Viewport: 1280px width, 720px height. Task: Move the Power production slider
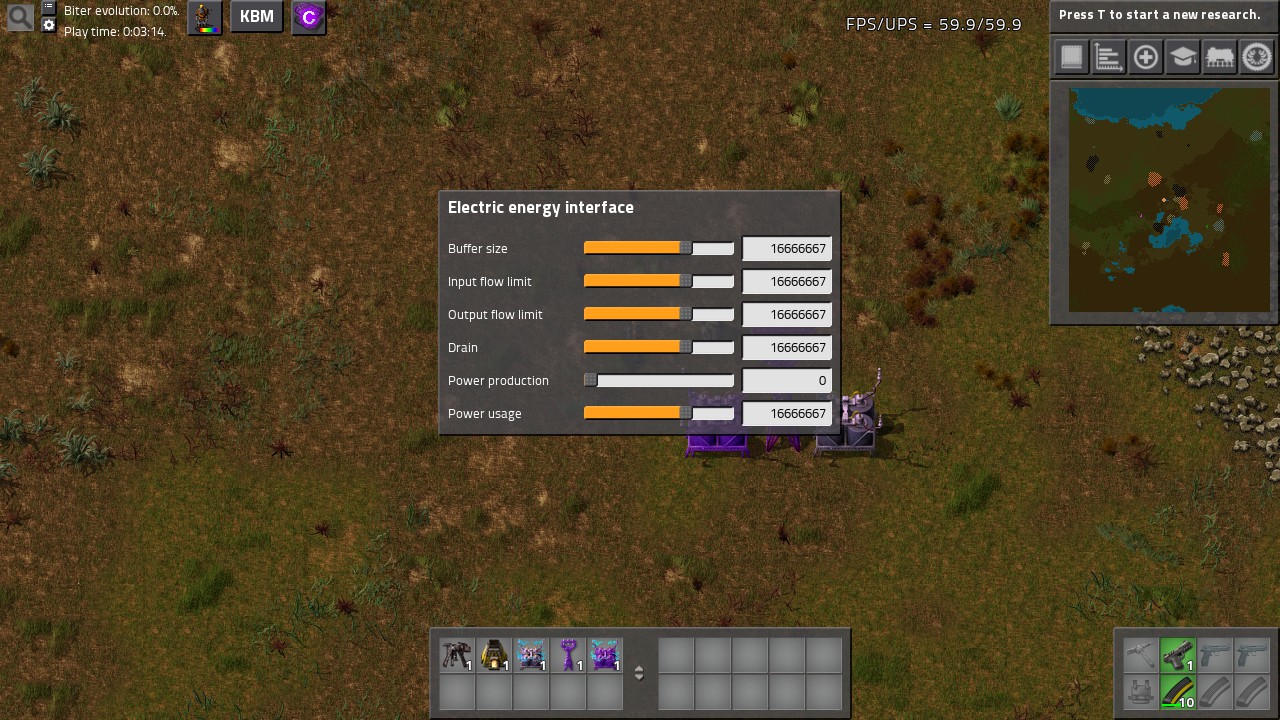click(x=591, y=380)
